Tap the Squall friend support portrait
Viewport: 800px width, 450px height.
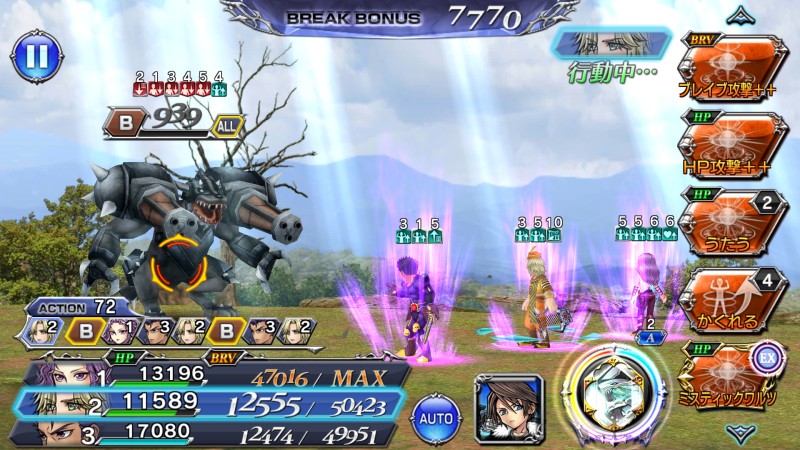pos(509,406)
